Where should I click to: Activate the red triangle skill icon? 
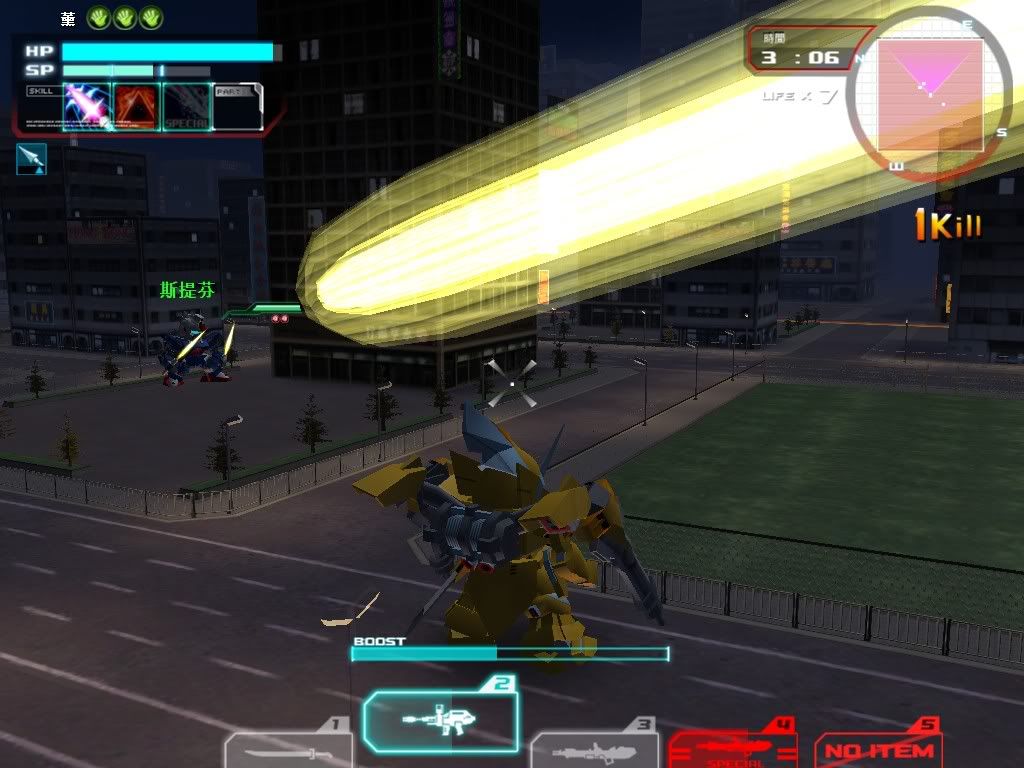coord(136,107)
